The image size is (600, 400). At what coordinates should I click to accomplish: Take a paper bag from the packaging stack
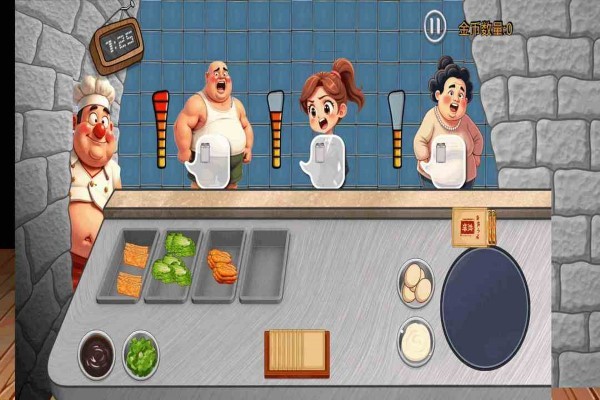(467, 227)
